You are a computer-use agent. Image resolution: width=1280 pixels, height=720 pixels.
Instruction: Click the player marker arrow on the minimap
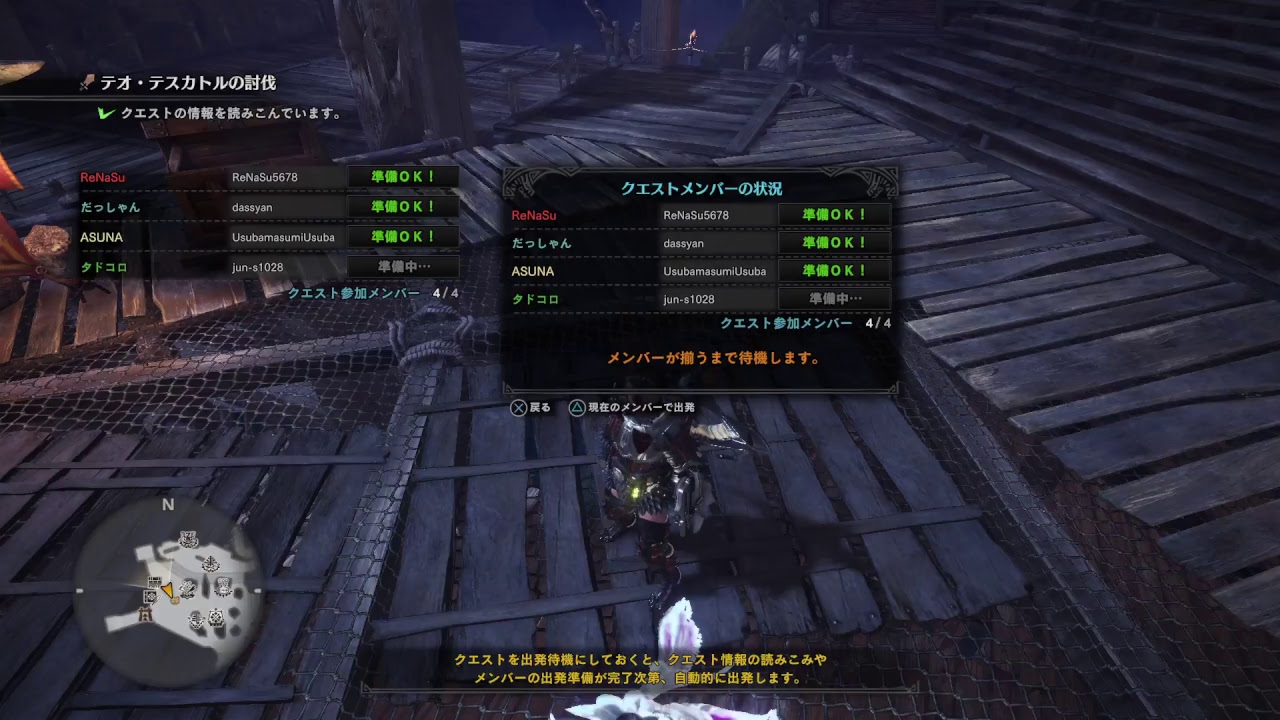click(169, 590)
